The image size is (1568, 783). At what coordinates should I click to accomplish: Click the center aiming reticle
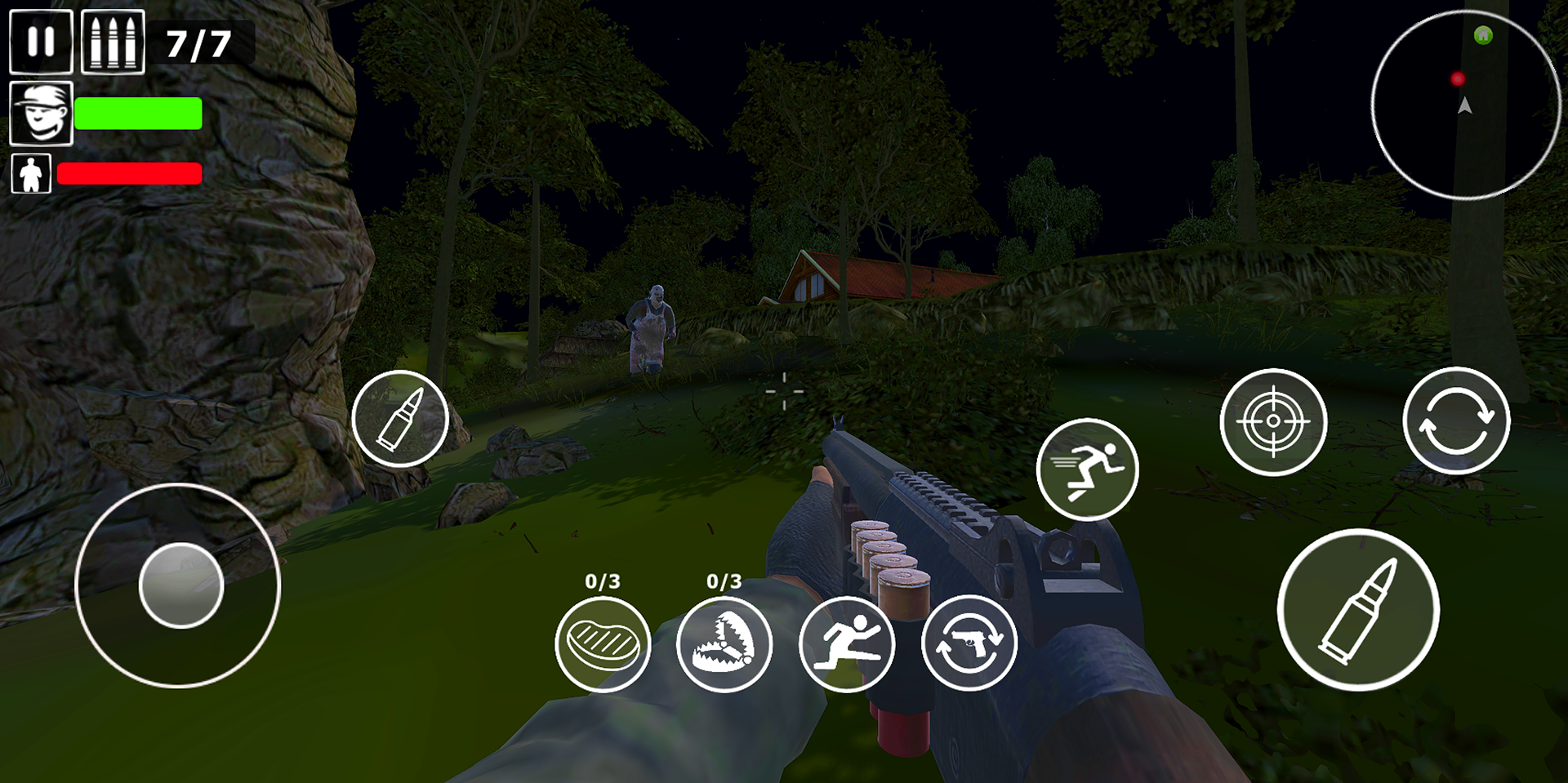point(783,393)
